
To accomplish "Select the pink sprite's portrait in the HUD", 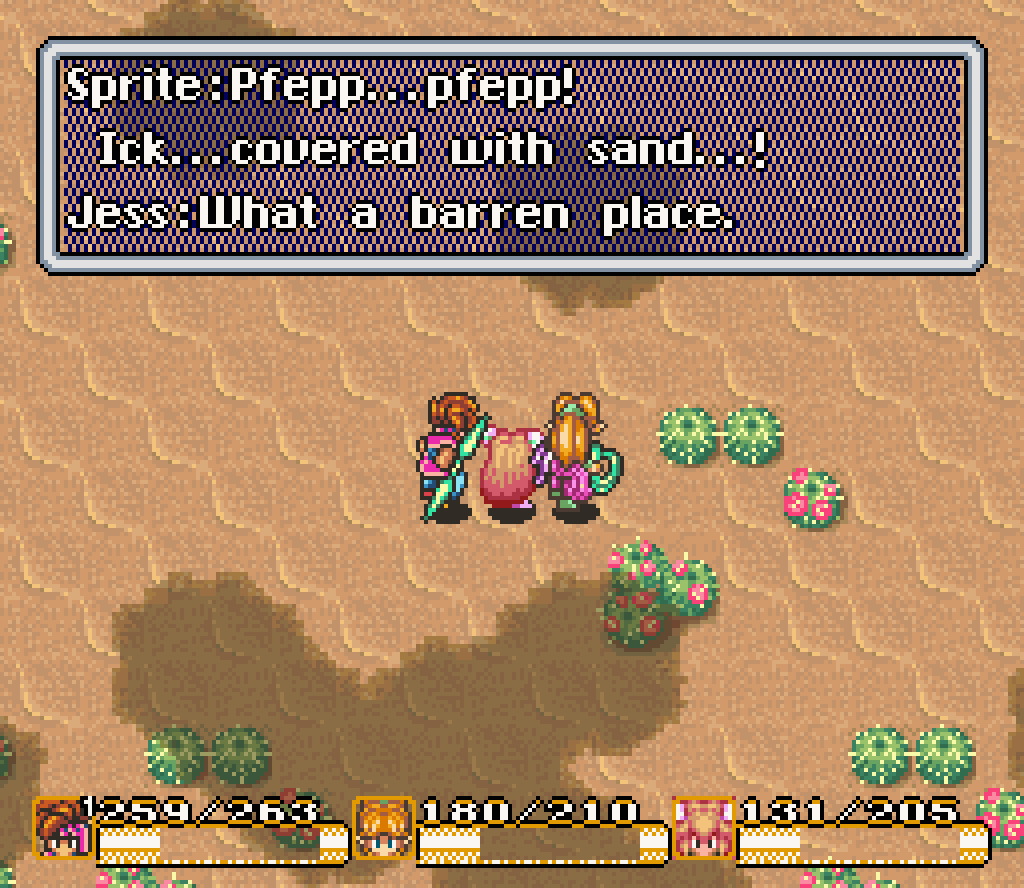I will [x=702, y=829].
